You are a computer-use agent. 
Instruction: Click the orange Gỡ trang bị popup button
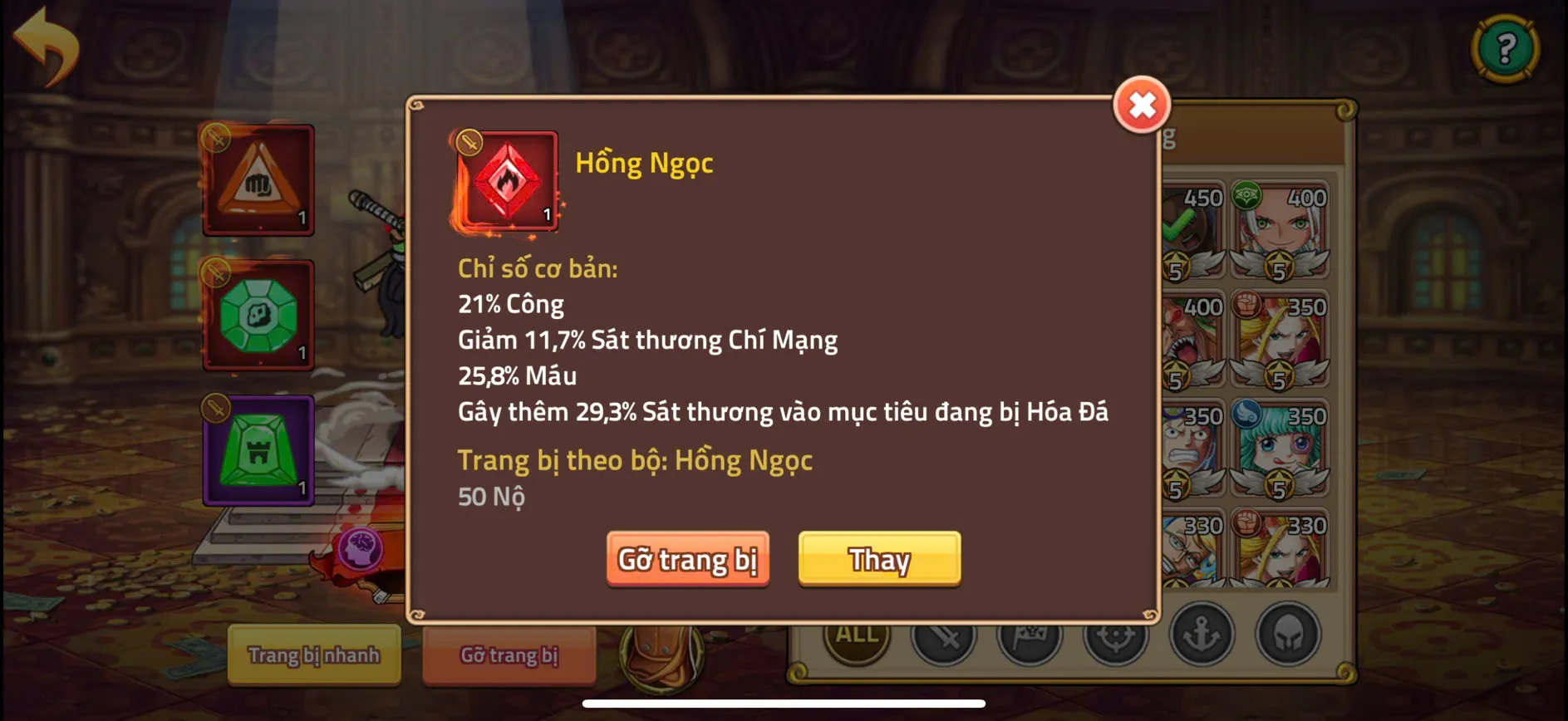click(687, 559)
